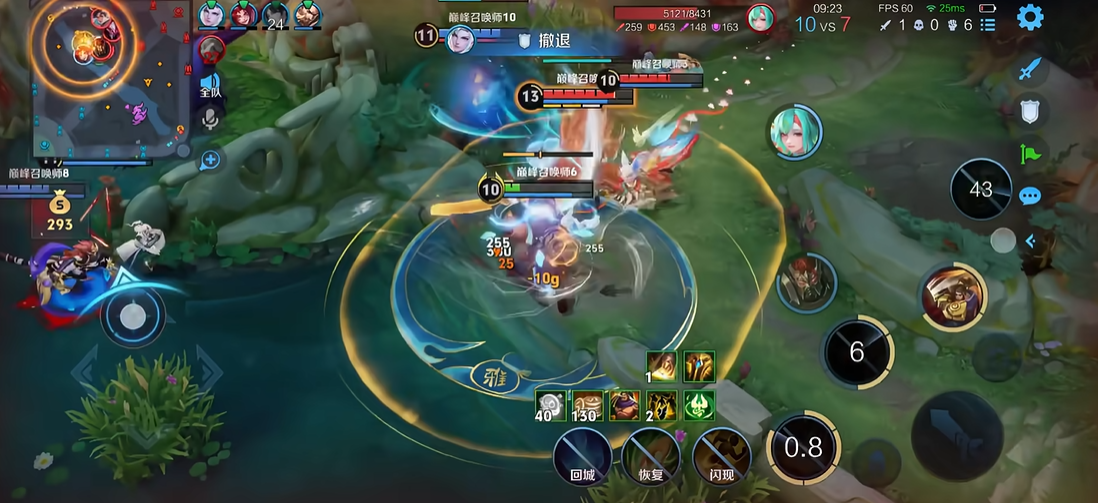Open the scoreboard list icon
This screenshot has width=1098, height=503.
pos(987,25)
